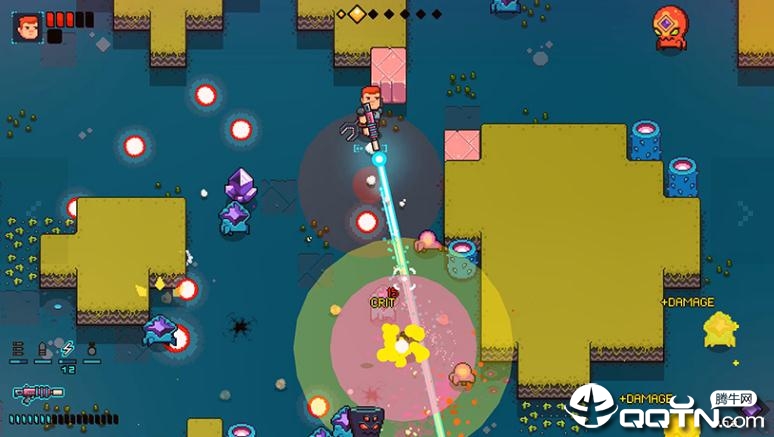Viewport: 774px width, 437px height.
Task: Click the red-haired character portrait
Action: 27,26
